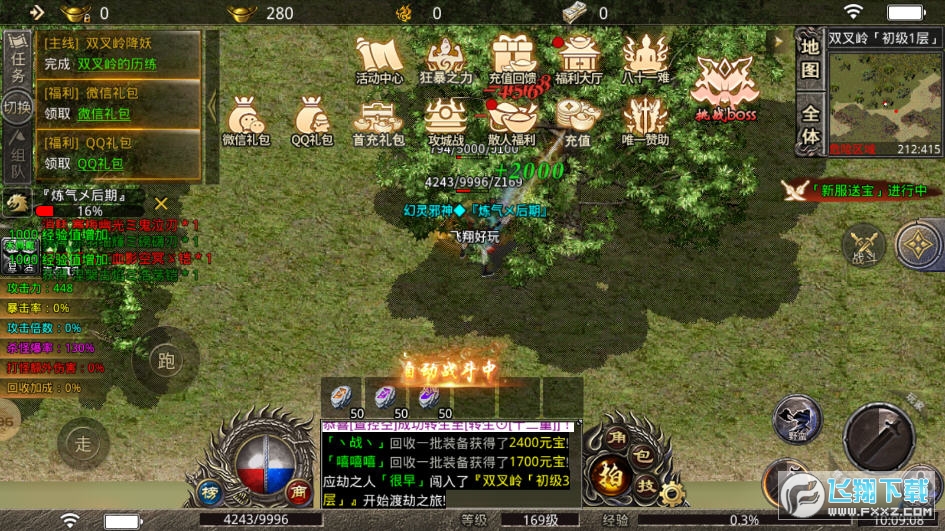Open the 狂暴之力 icon
The image size is (945, 531).
coord(445,60)
